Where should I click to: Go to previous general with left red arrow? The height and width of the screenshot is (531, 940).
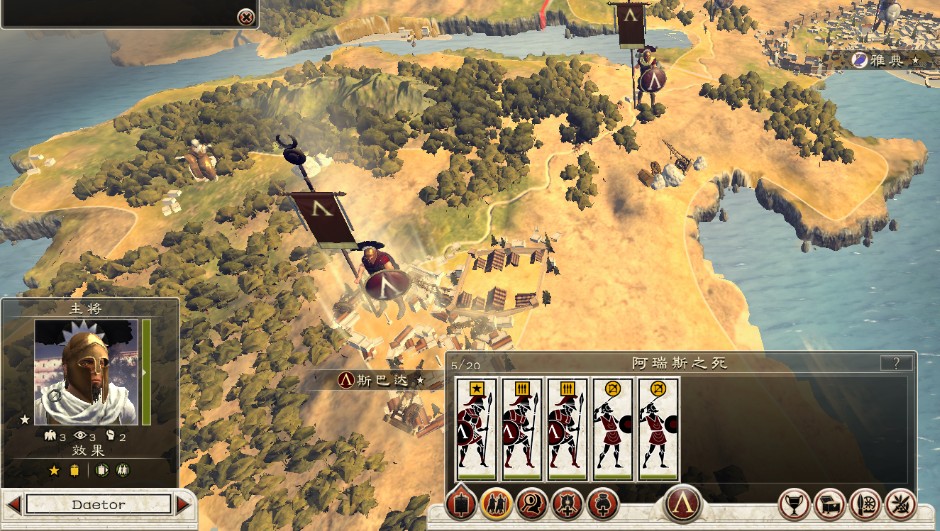tap(14, 504)
